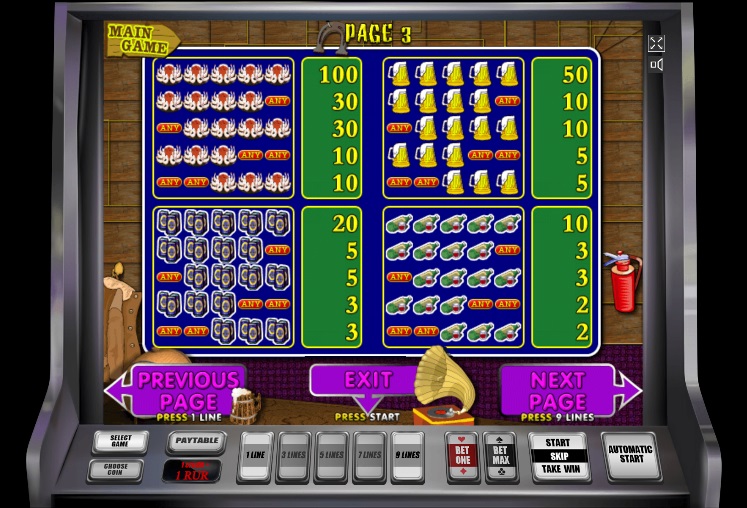Select the 1 Line button
This screenshot has width=747, height=508.
tap(255, 457)
